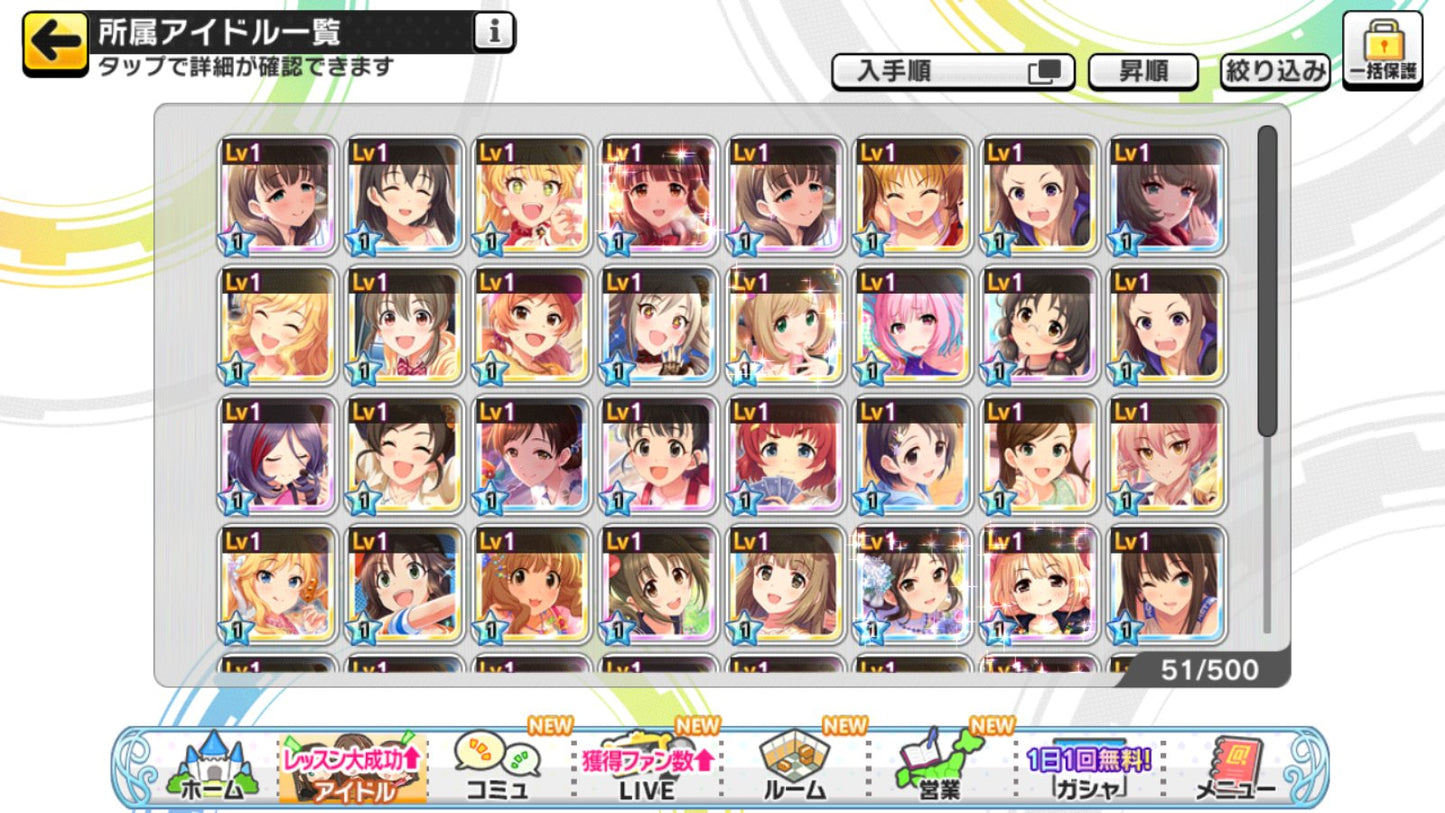Image resolution: width=1445 pixels, height=813 pixels.
Task: Choose the red-haired idol holding cards
Action: 785,455
